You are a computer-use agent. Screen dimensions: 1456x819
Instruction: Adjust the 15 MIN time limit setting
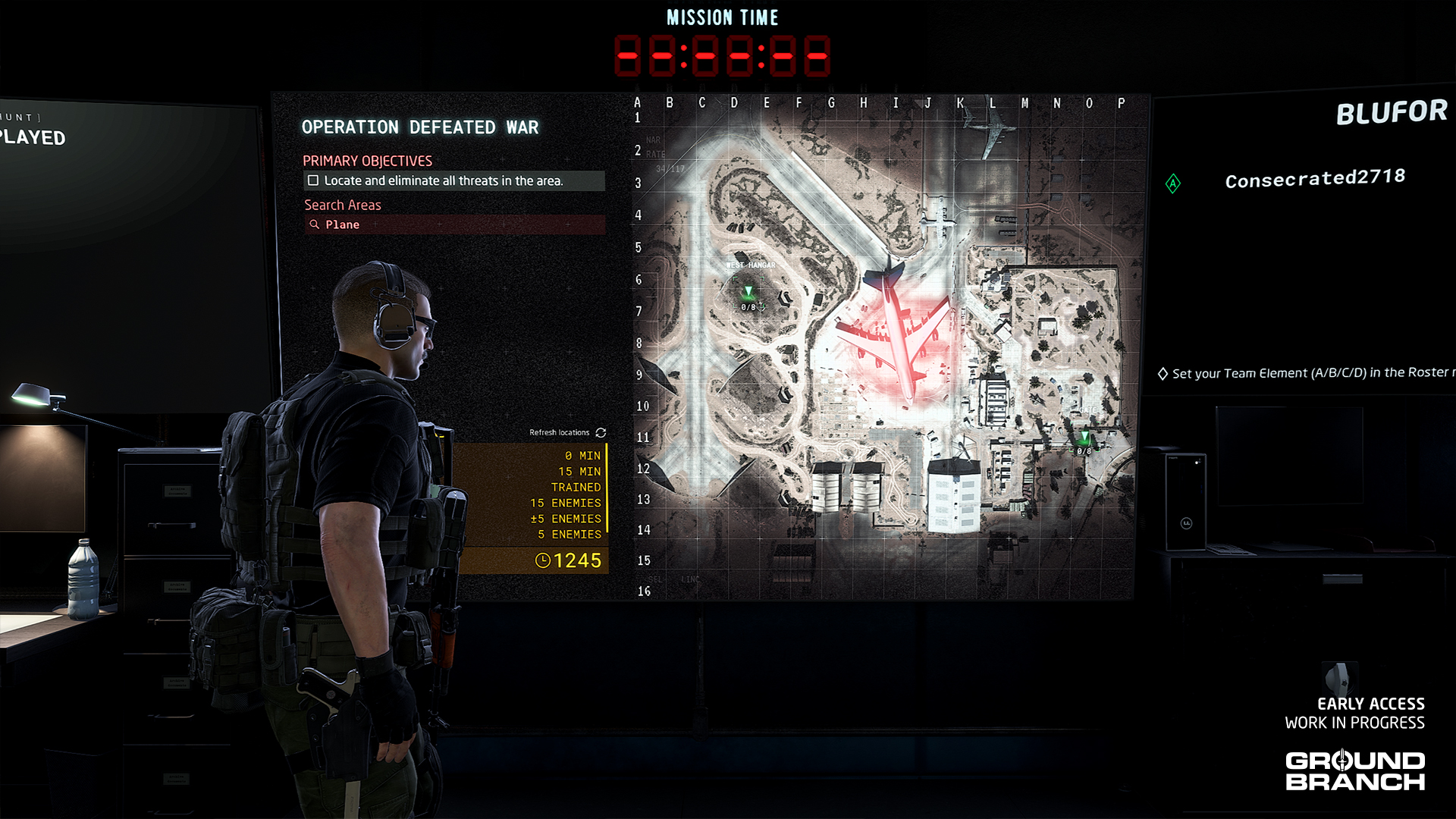579,472
